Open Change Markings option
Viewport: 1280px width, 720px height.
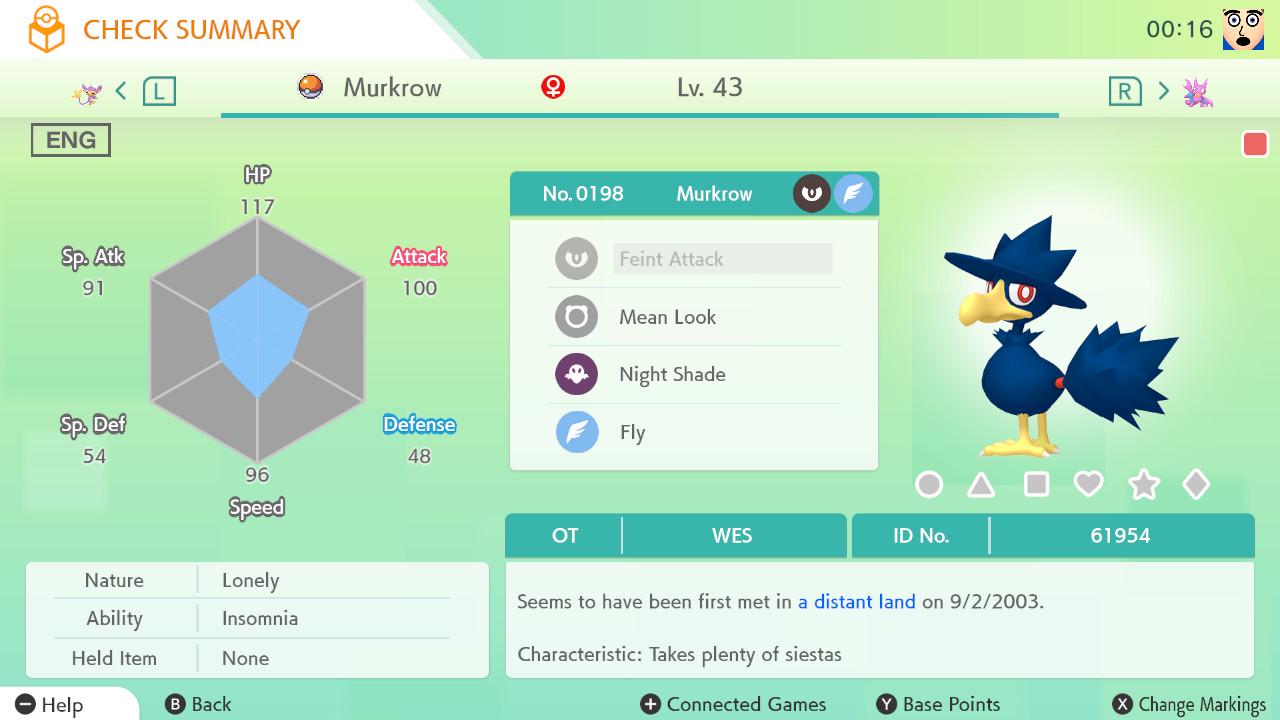1190,704
